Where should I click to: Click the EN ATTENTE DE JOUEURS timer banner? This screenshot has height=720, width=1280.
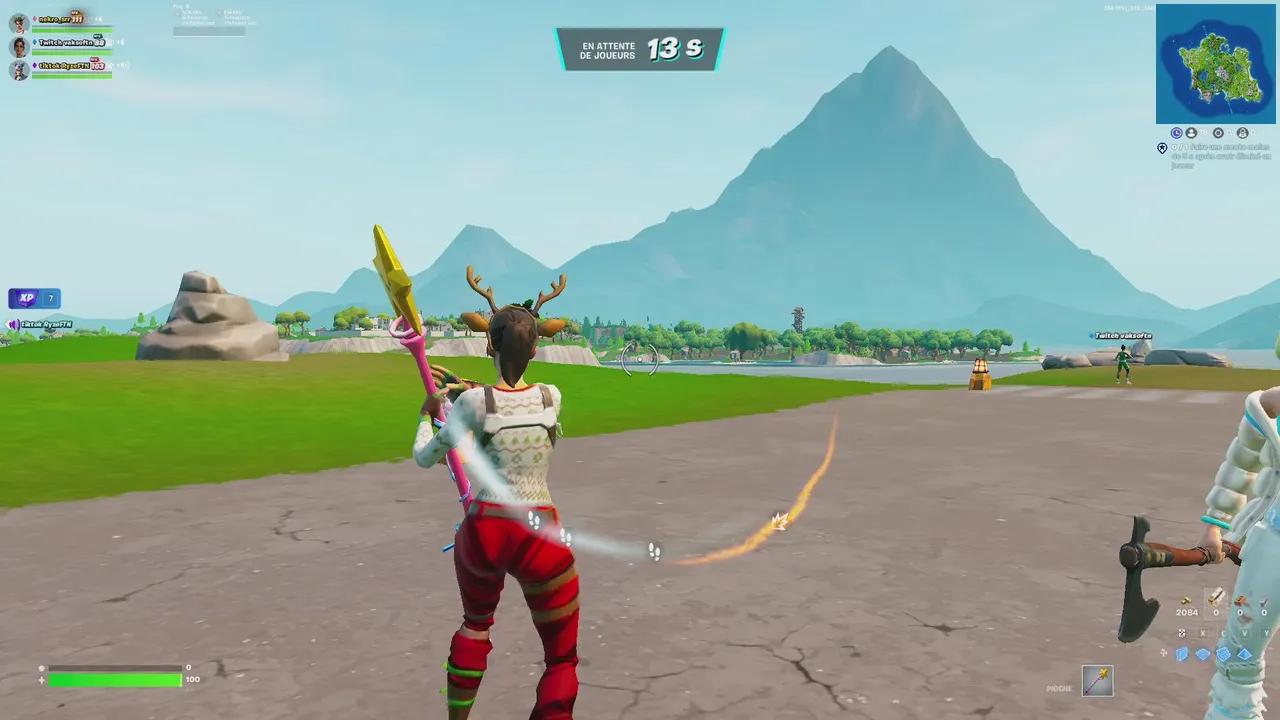(x=640, y=48)
